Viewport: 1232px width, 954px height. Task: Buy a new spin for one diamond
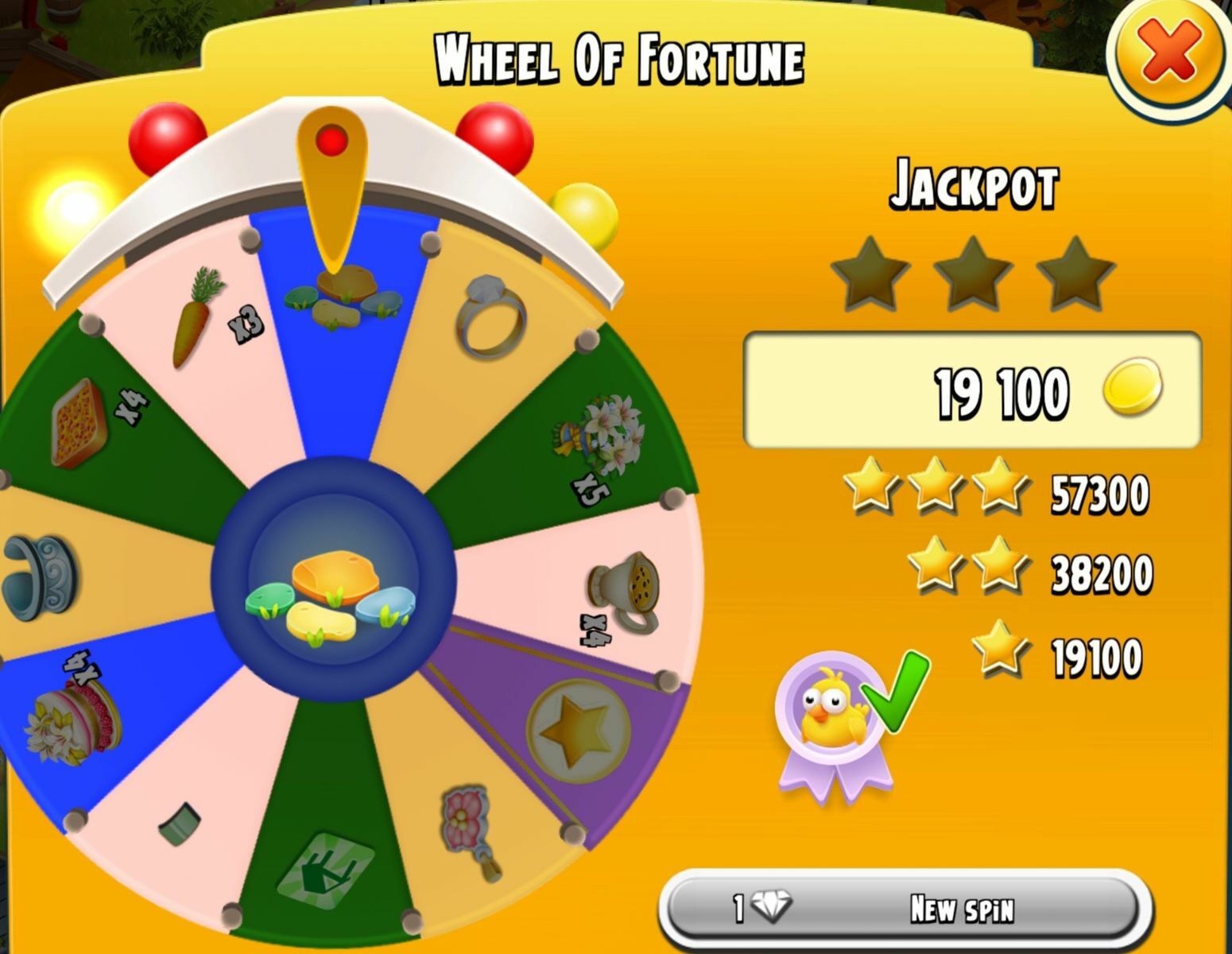(x=905, y=908)
